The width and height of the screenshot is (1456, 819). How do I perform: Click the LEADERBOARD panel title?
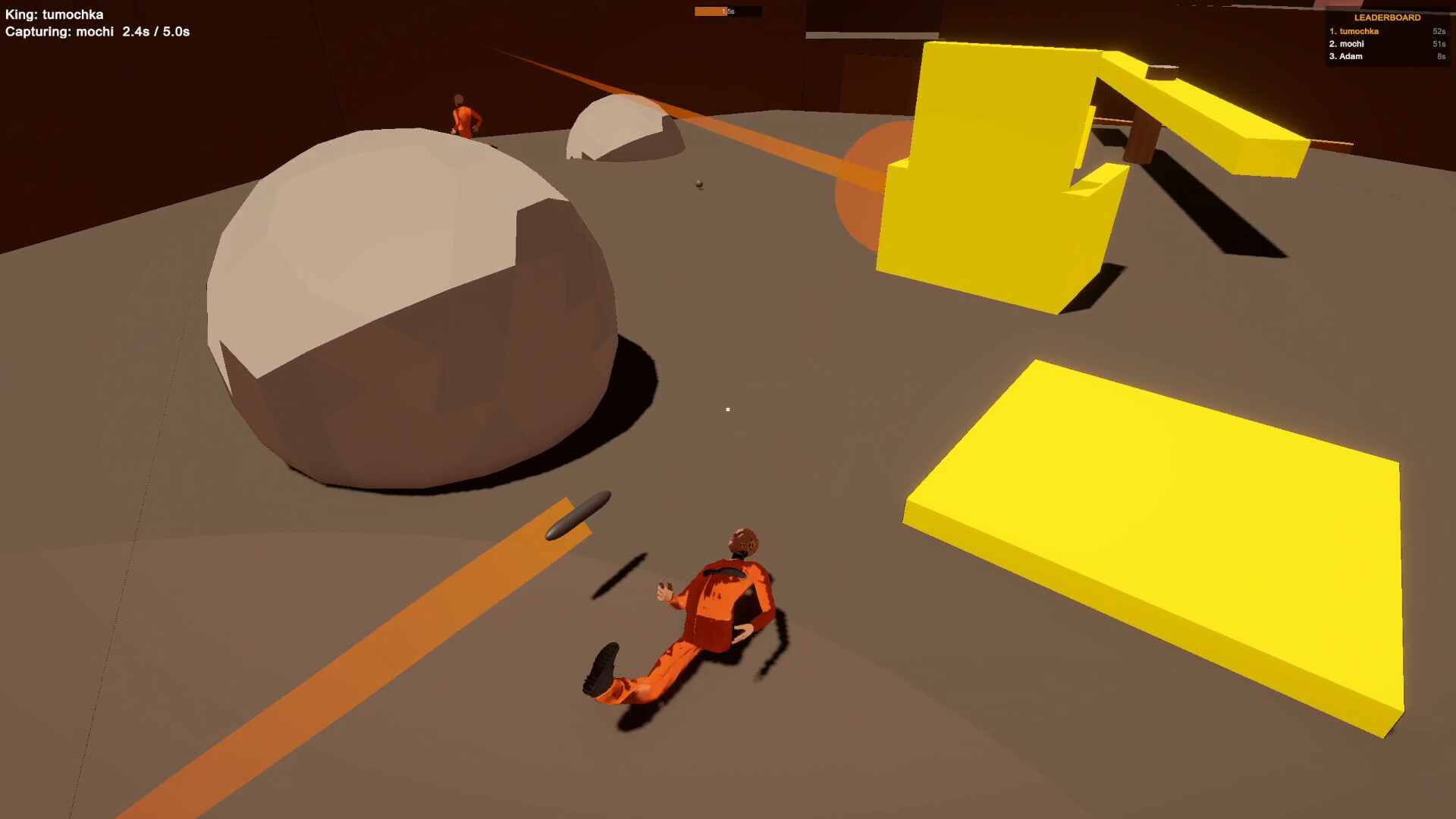tap(1388, 15)
